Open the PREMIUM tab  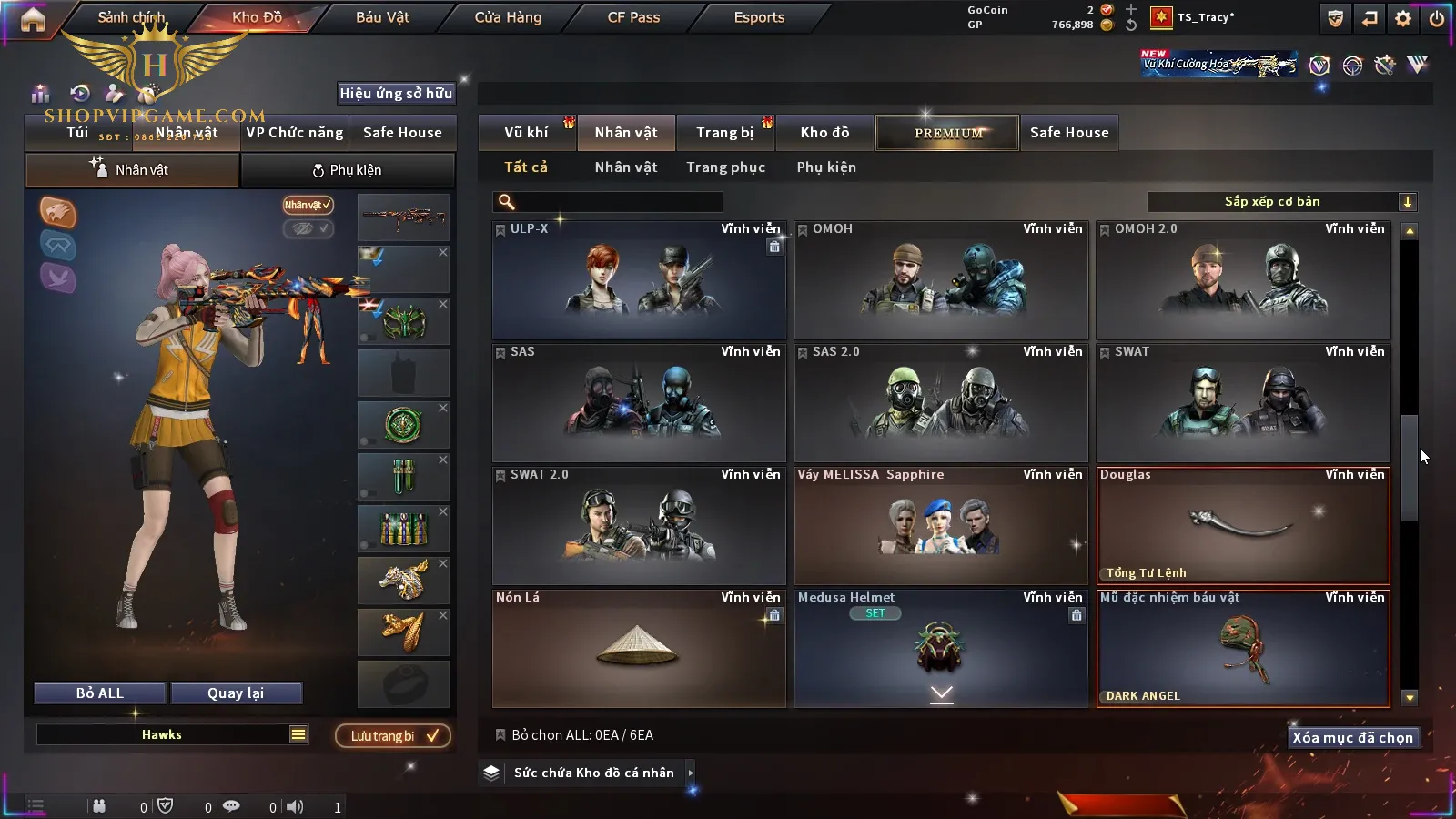pos(948,133)
